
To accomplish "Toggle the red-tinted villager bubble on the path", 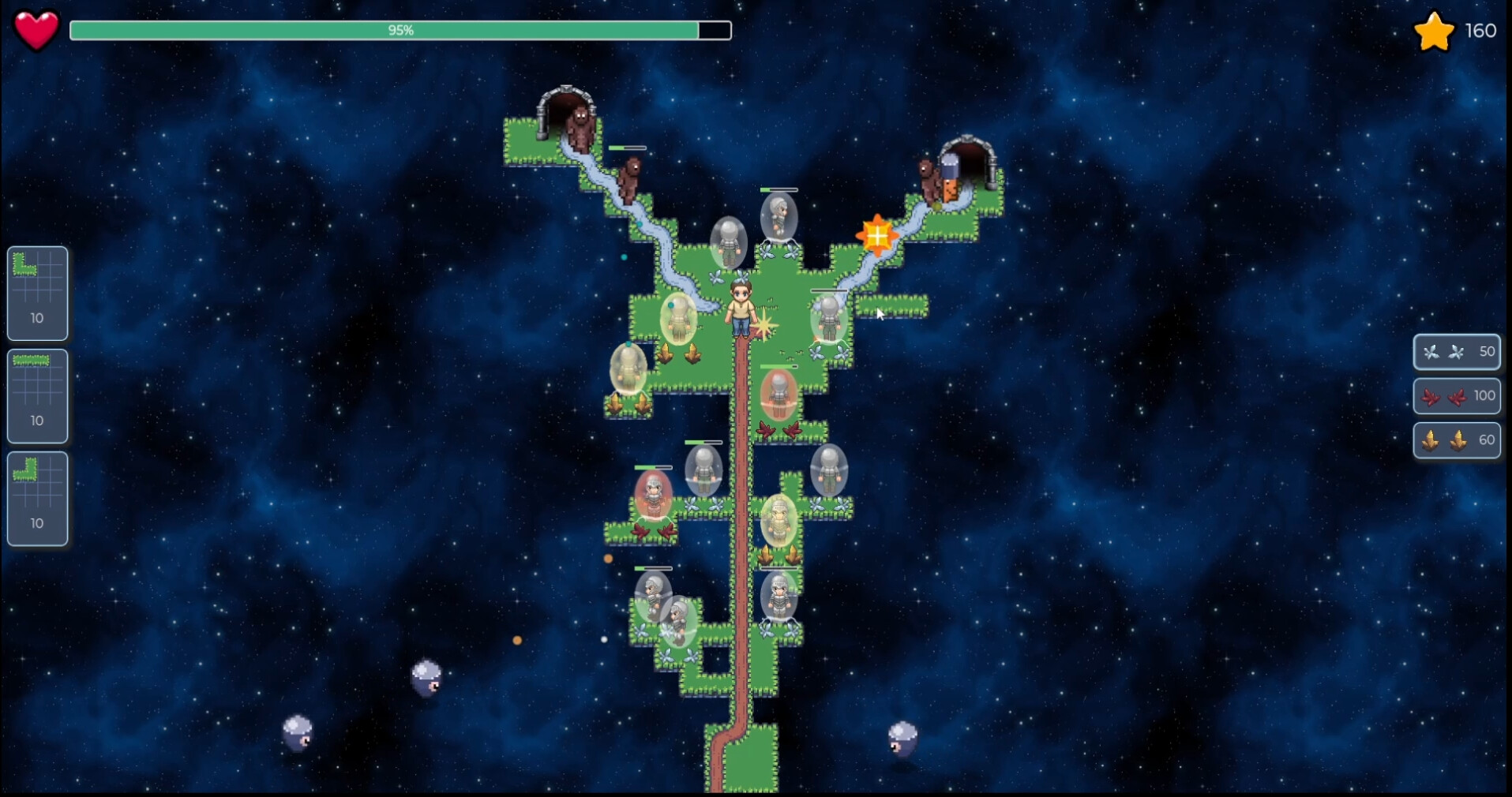I will coord(778,395).
